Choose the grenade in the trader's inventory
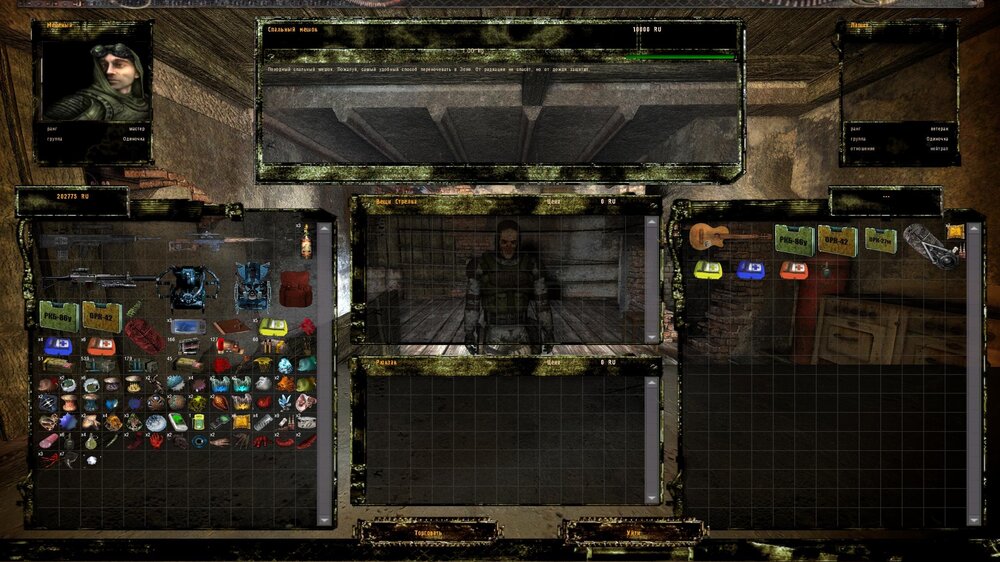The width and height of the screenshot is (1000, 562). (826, 270)
